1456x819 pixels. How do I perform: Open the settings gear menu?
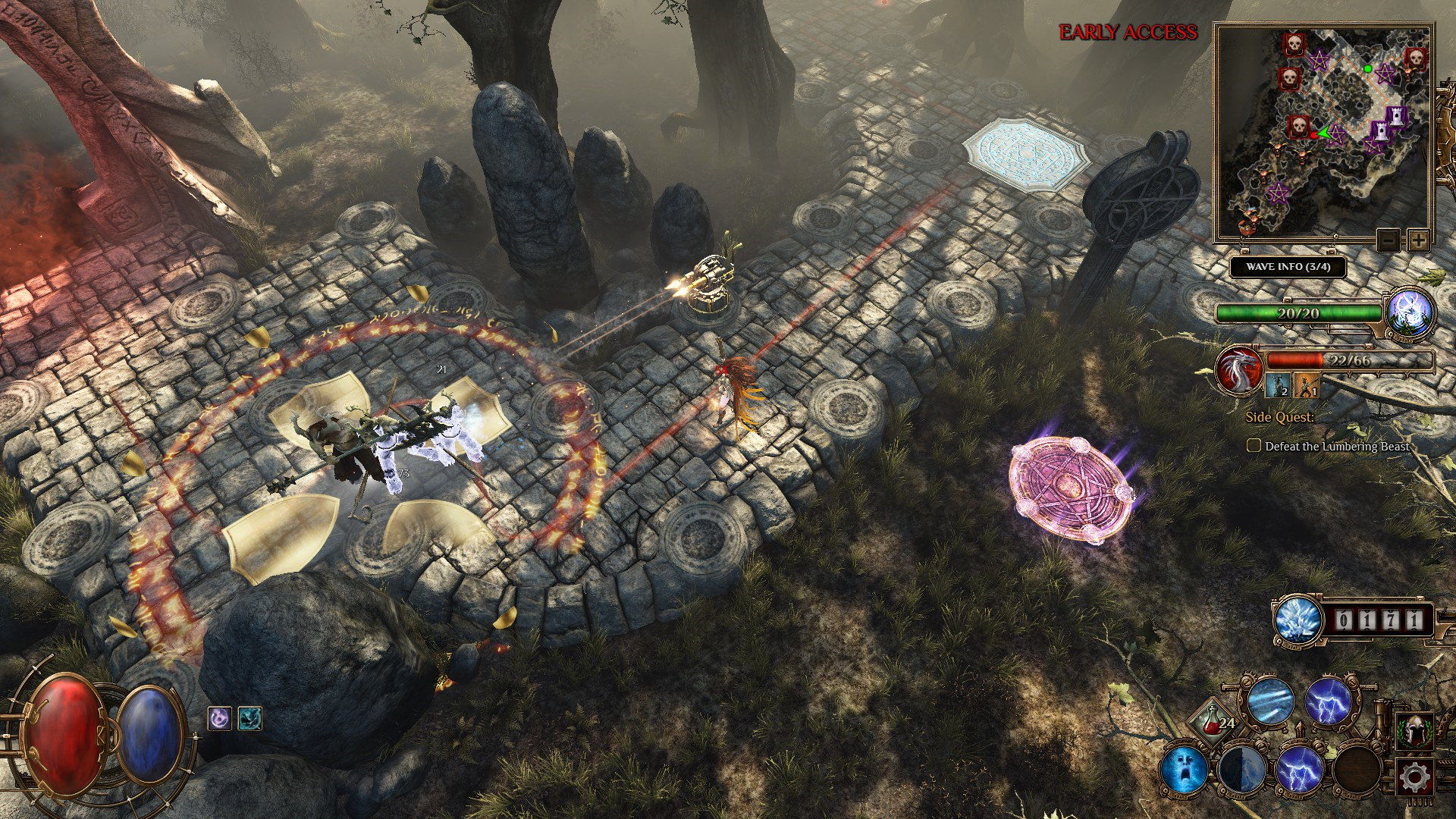click(x=1415, y=777)
